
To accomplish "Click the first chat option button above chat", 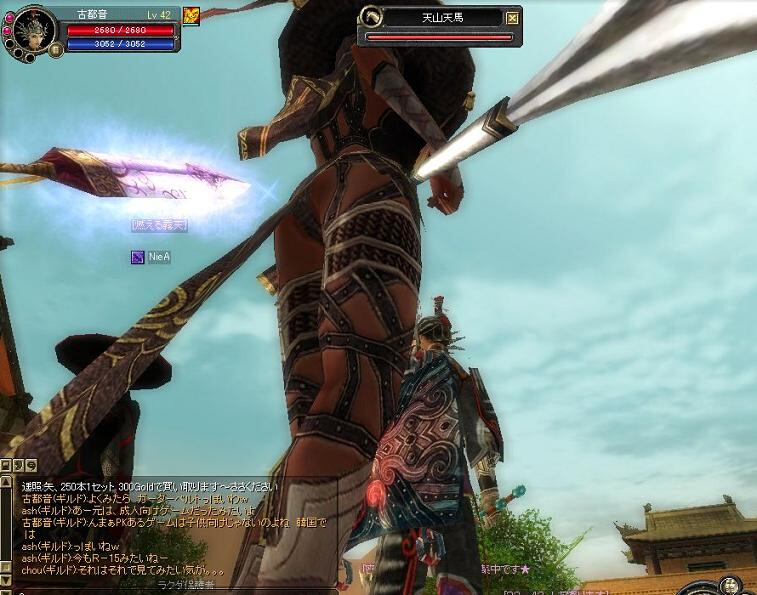I will (x=6, y=465).
